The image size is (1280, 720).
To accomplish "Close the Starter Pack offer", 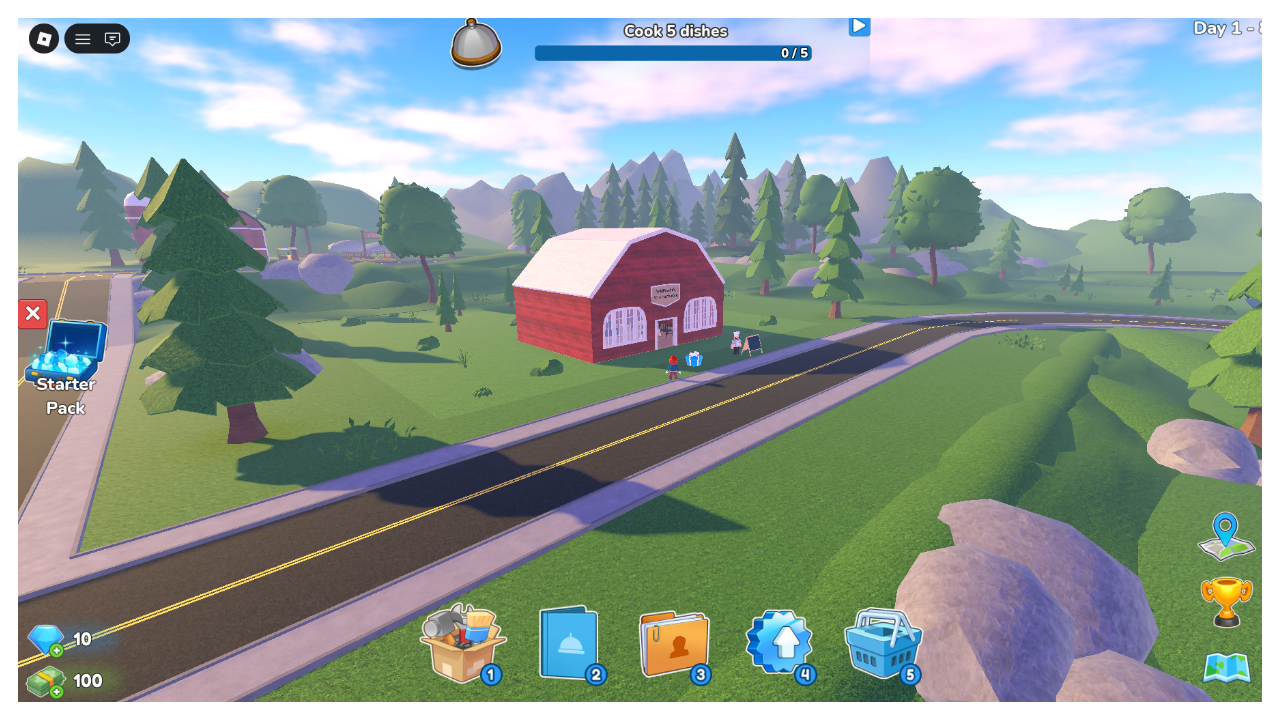I will [33, 314].
